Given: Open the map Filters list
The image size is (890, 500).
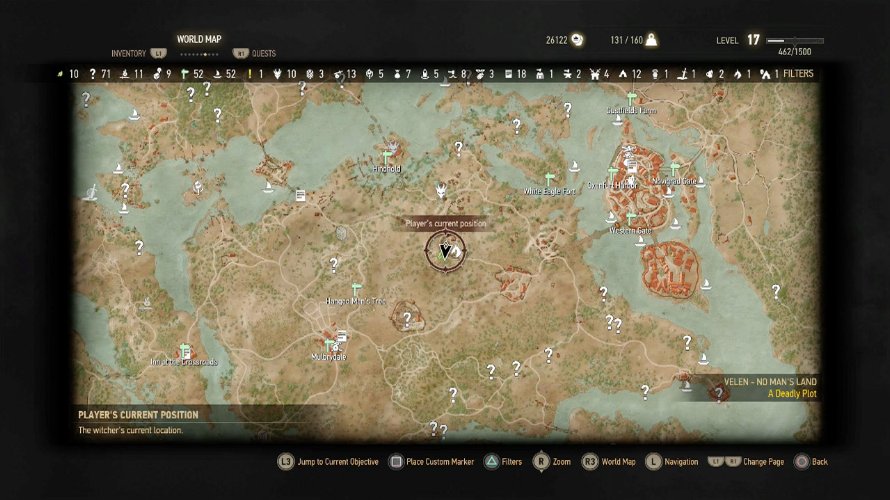Looking at the screenshot, I should pyautogui.click(x=797, y=74).
